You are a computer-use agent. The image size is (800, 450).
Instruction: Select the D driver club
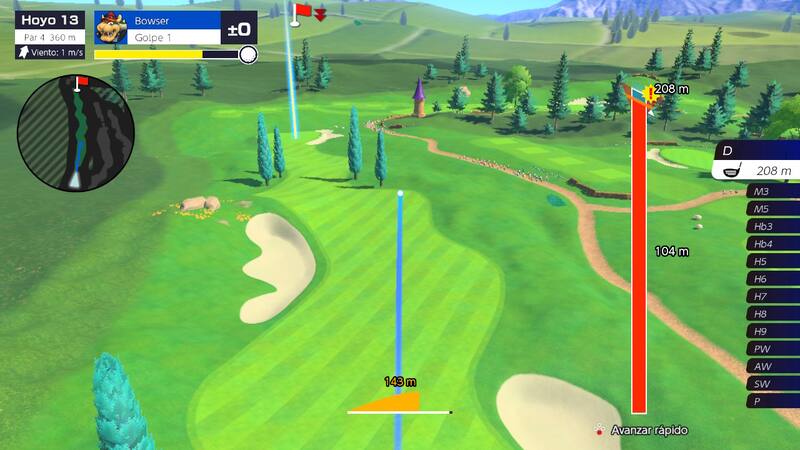757,161
